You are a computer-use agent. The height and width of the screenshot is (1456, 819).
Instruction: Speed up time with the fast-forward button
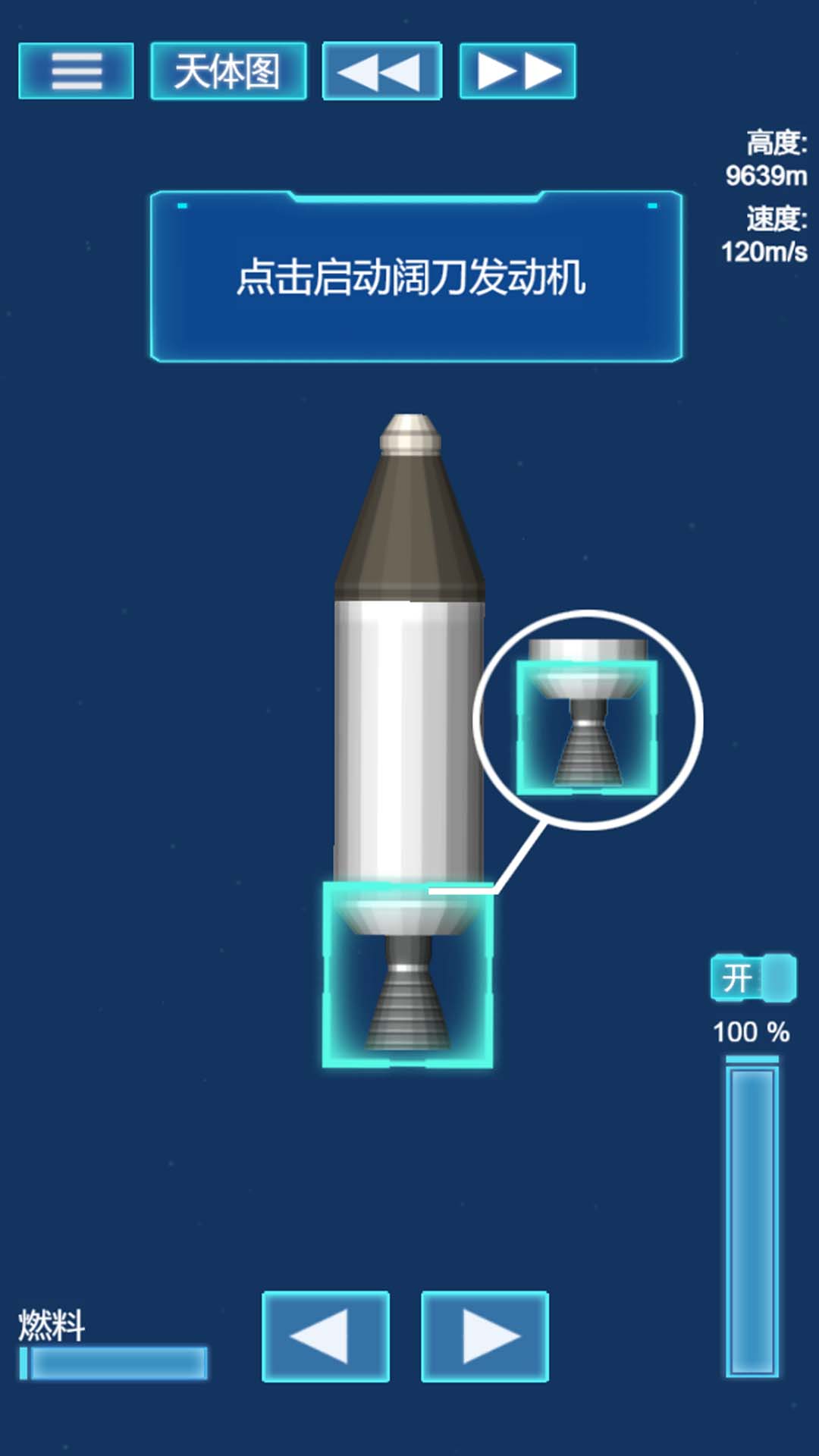pyautogui.click(x=517, y=71)
